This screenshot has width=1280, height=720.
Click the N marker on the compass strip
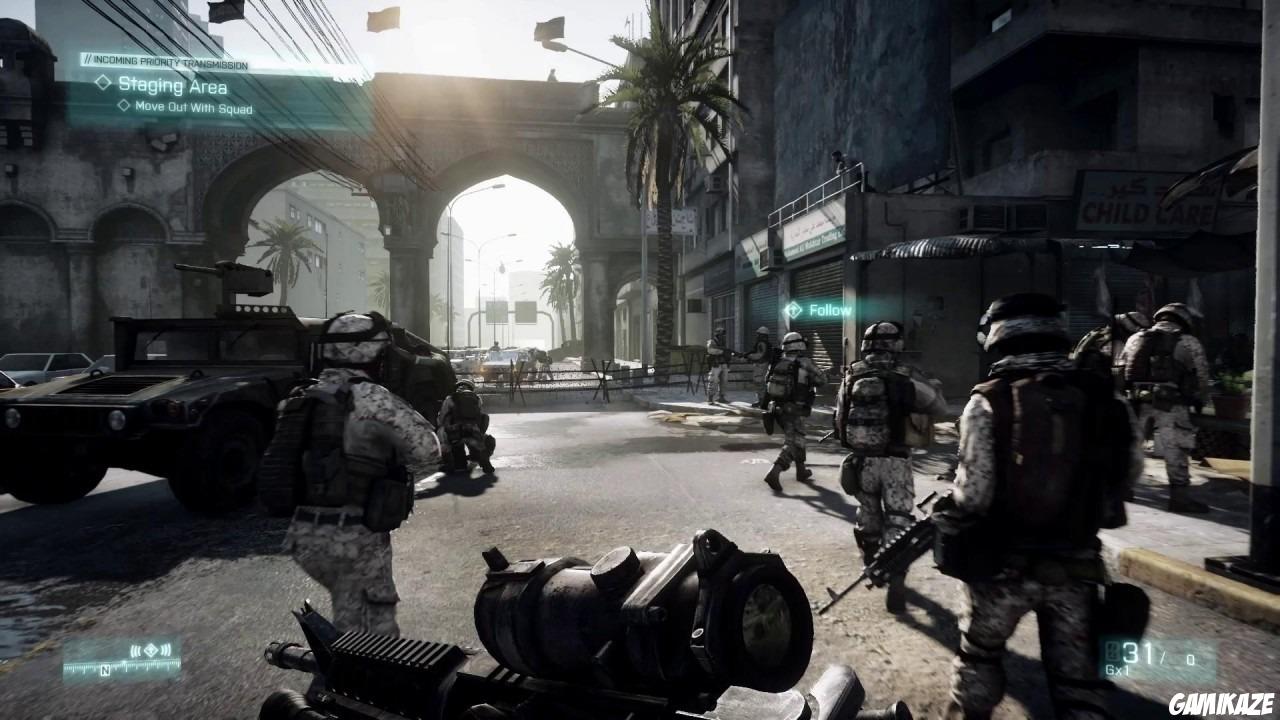[105, 668]
